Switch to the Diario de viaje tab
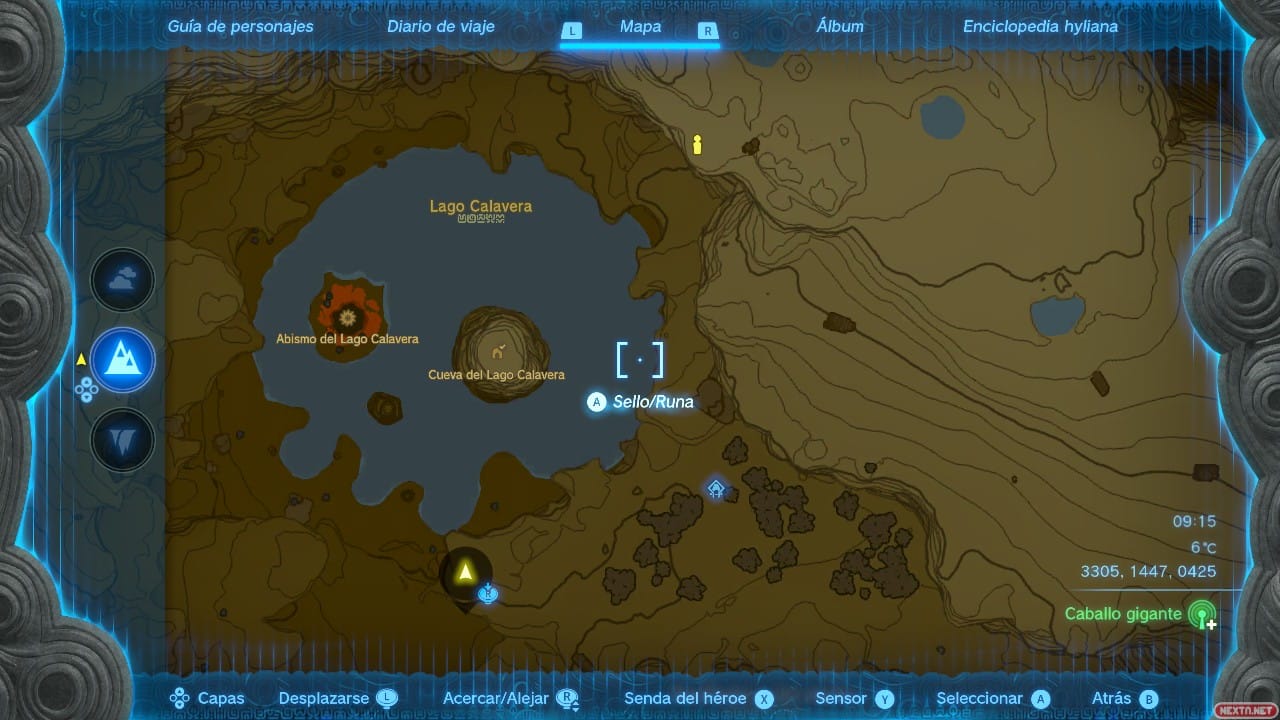This screenshot has height=720, width=1280. coord(439,27)
